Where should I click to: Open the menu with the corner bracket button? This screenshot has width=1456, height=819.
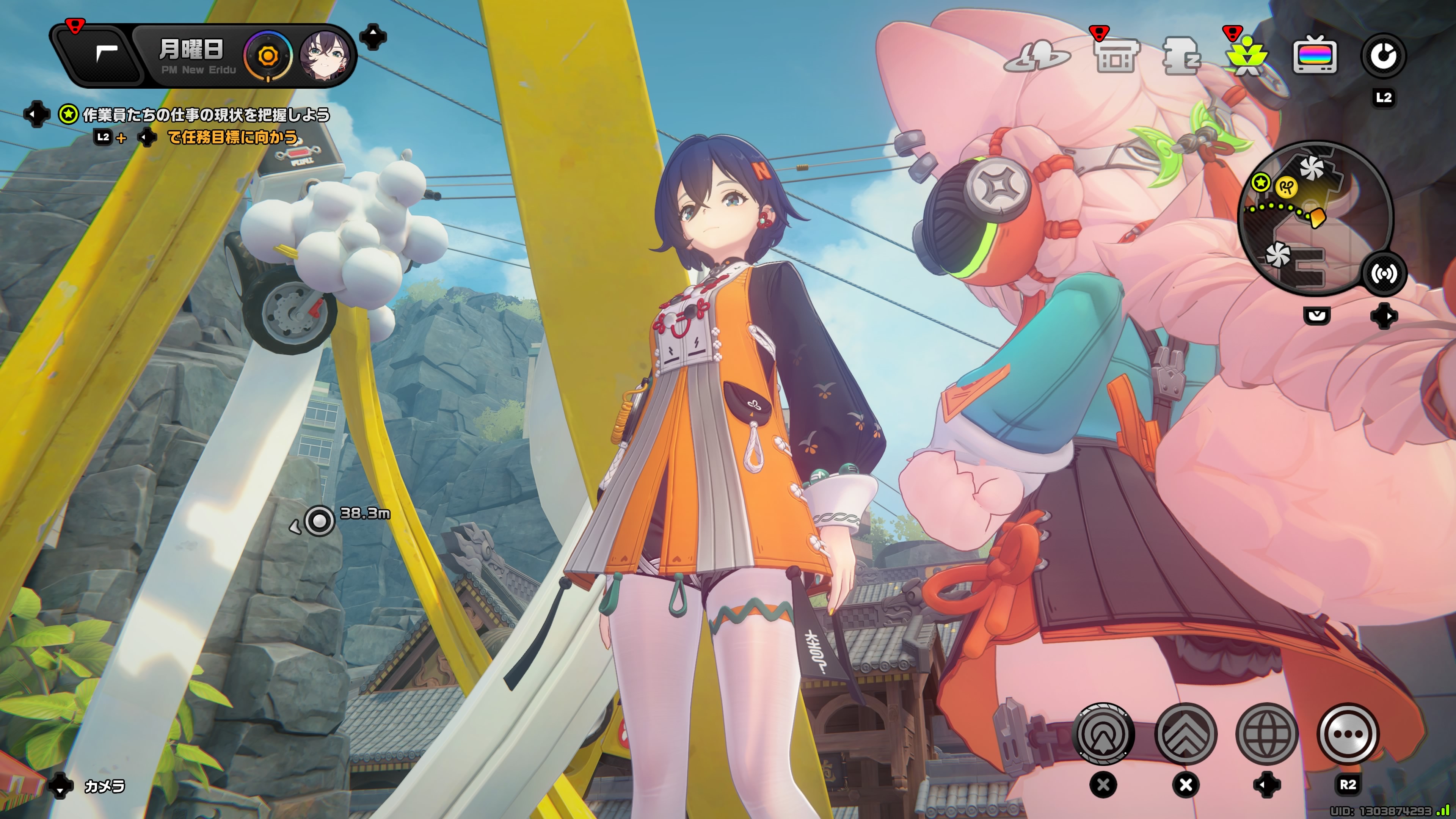[106, 55]
